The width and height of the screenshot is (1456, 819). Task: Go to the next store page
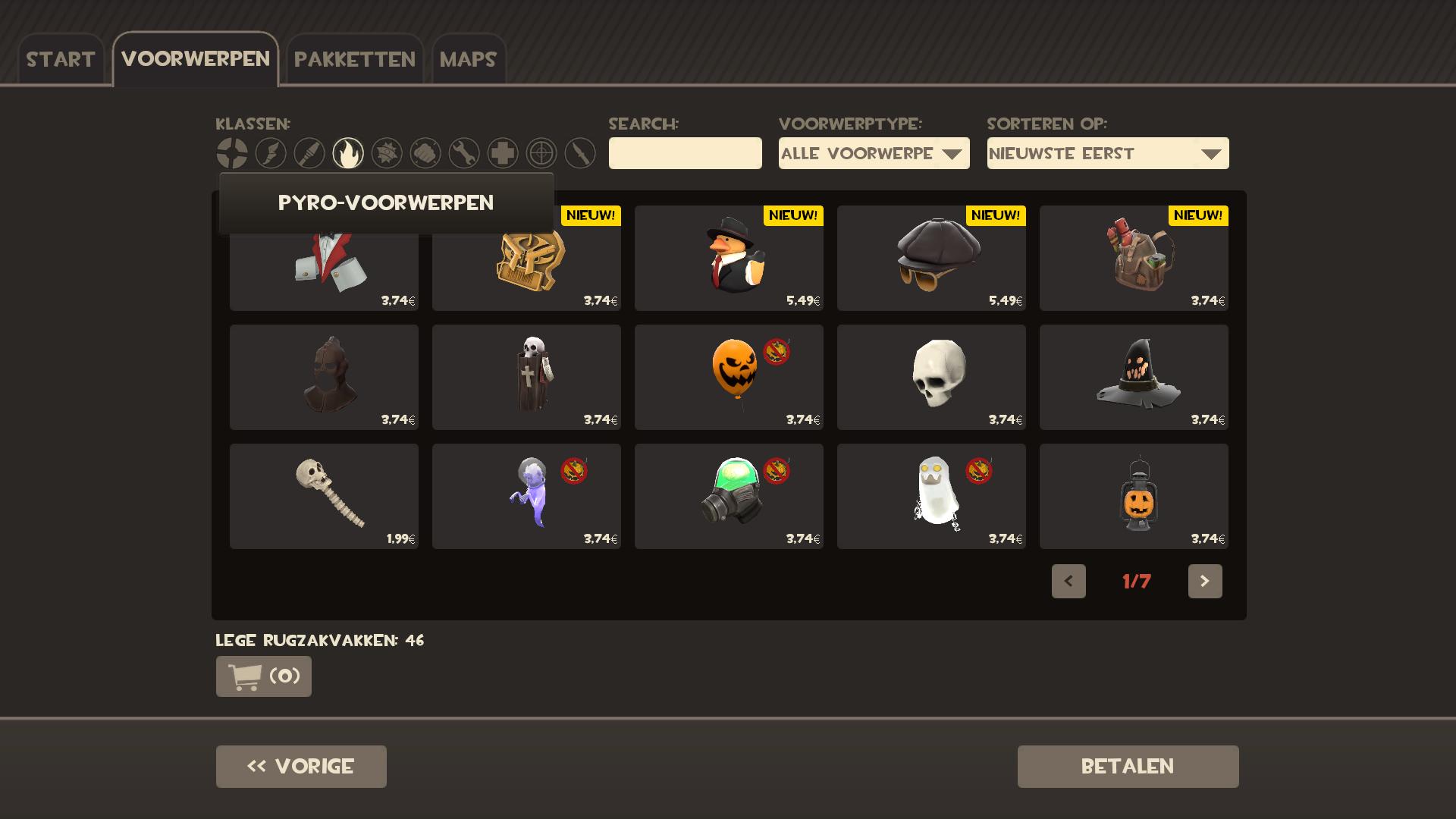point(1204,581)
